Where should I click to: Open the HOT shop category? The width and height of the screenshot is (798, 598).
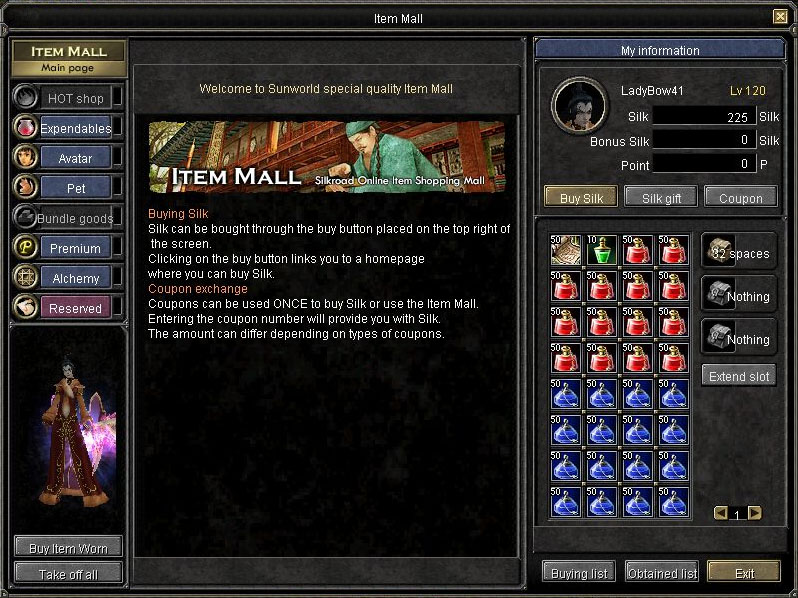click(75, 98)
